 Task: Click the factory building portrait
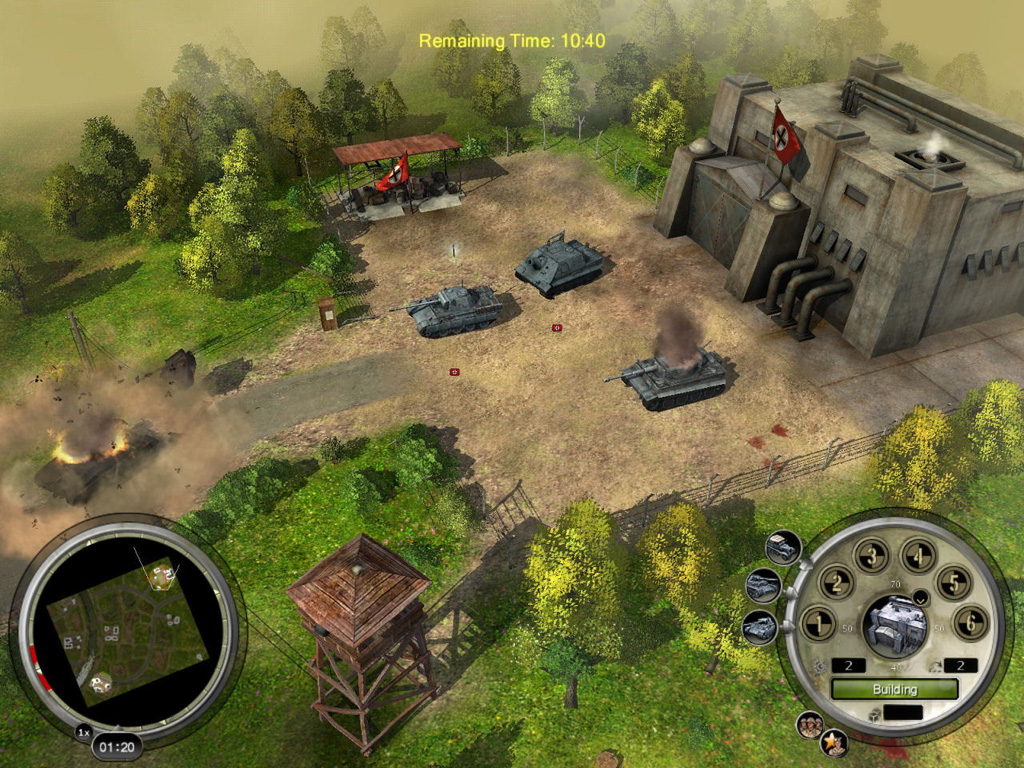pos(894,624)
